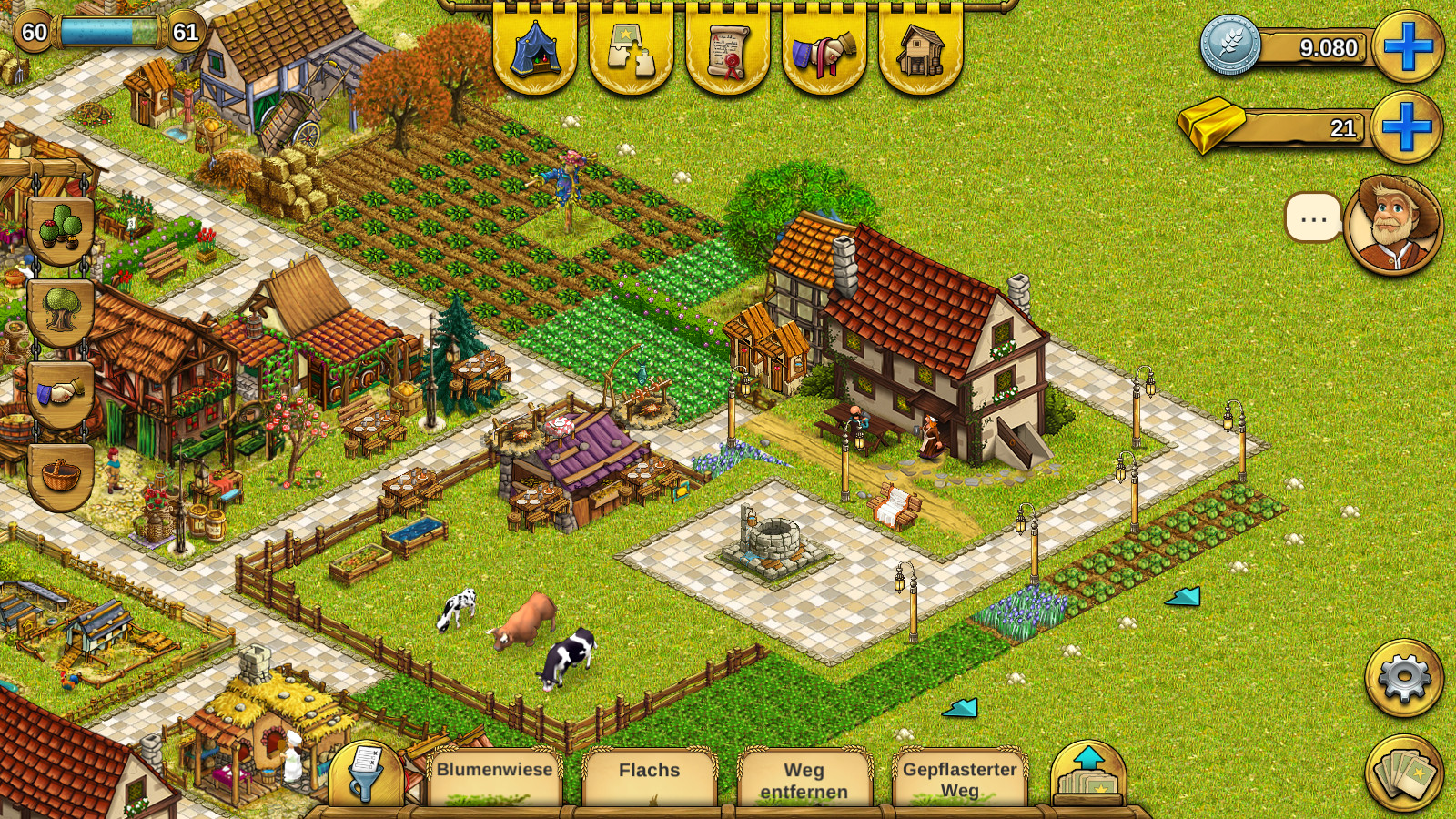Open the sealed scroll banner
The height and width of the screenshot is (819, 1456).
pyautogui.click(x=728, y=47)
